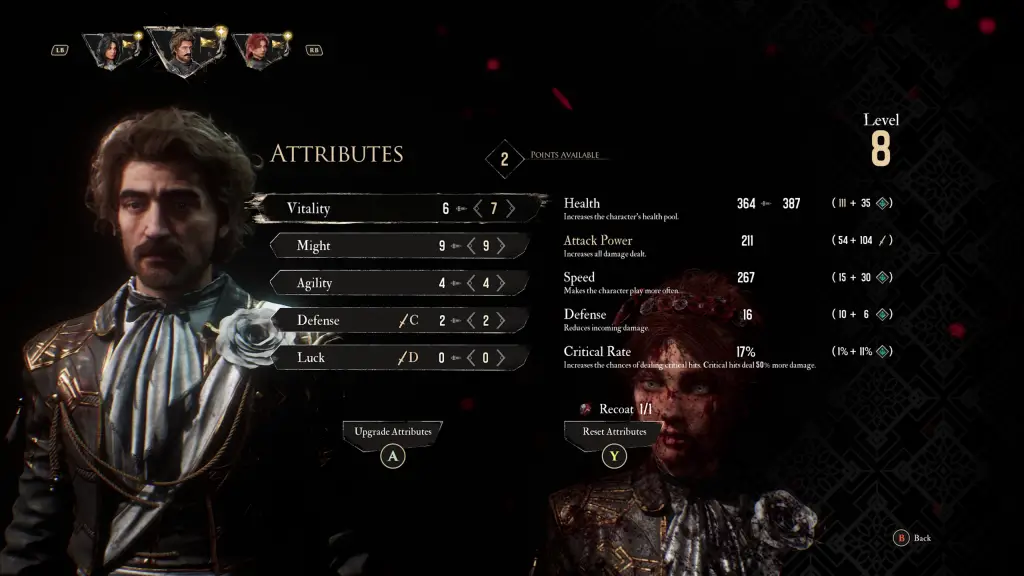Click the Reset Attributes button
This screenshot has width=1024, height=576.
click(614, 432)
